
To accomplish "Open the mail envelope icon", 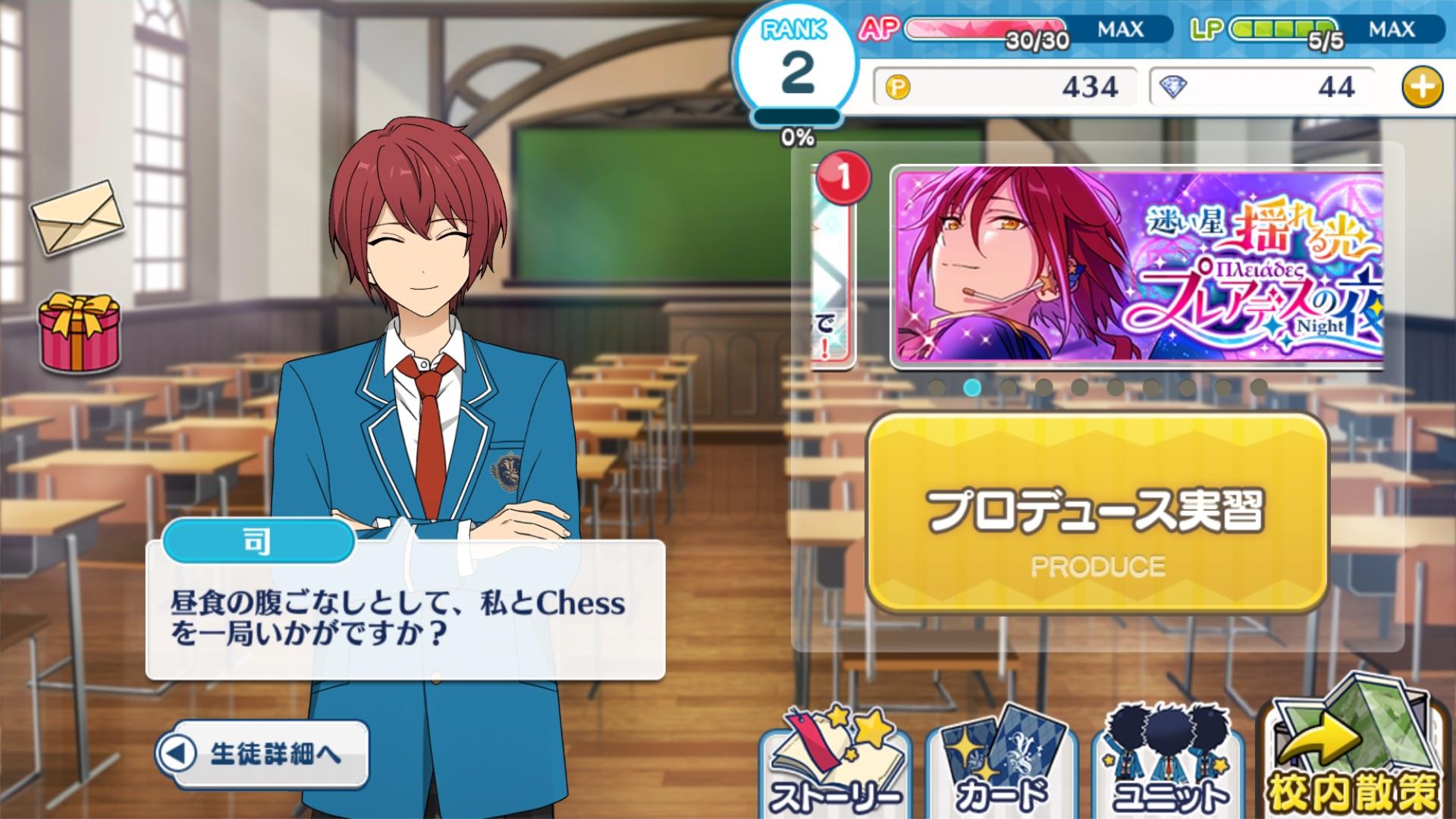I will coord(77,217).
